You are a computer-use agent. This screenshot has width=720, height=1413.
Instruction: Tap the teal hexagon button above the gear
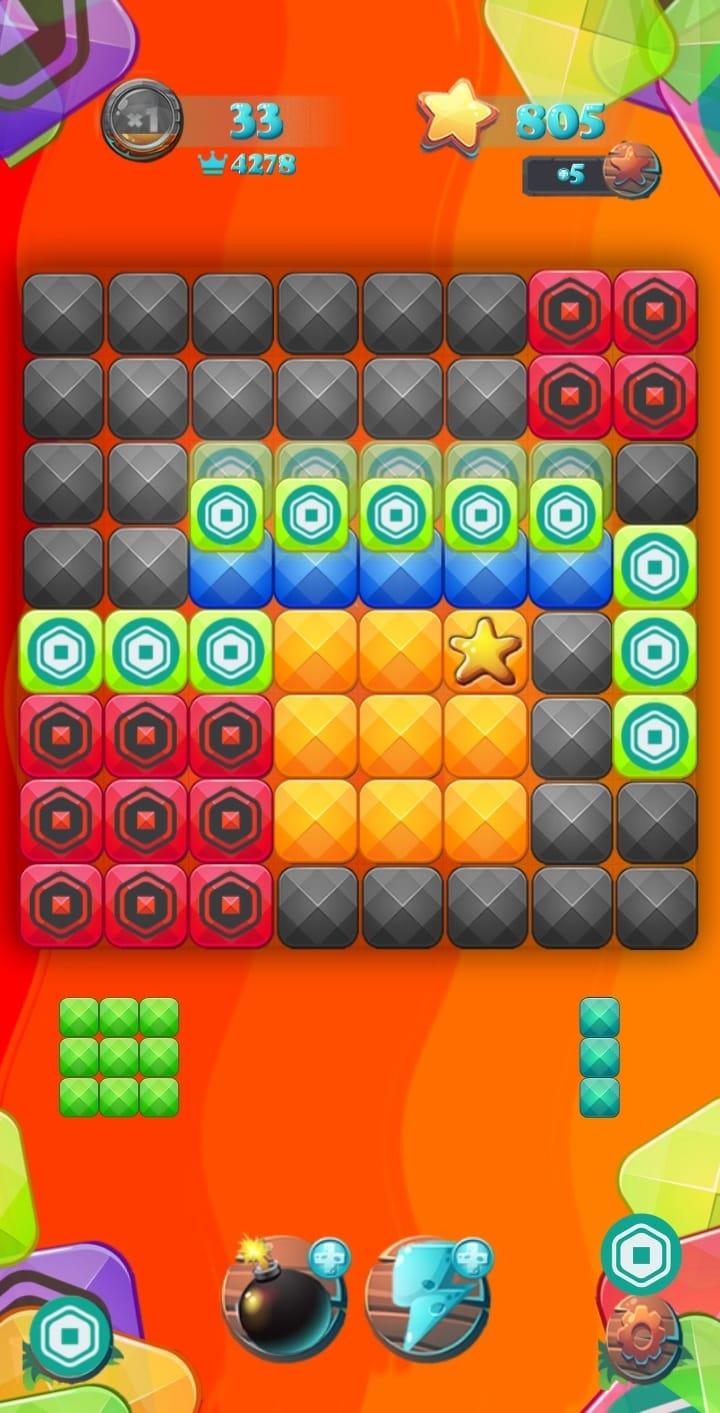click(640, 1253)
